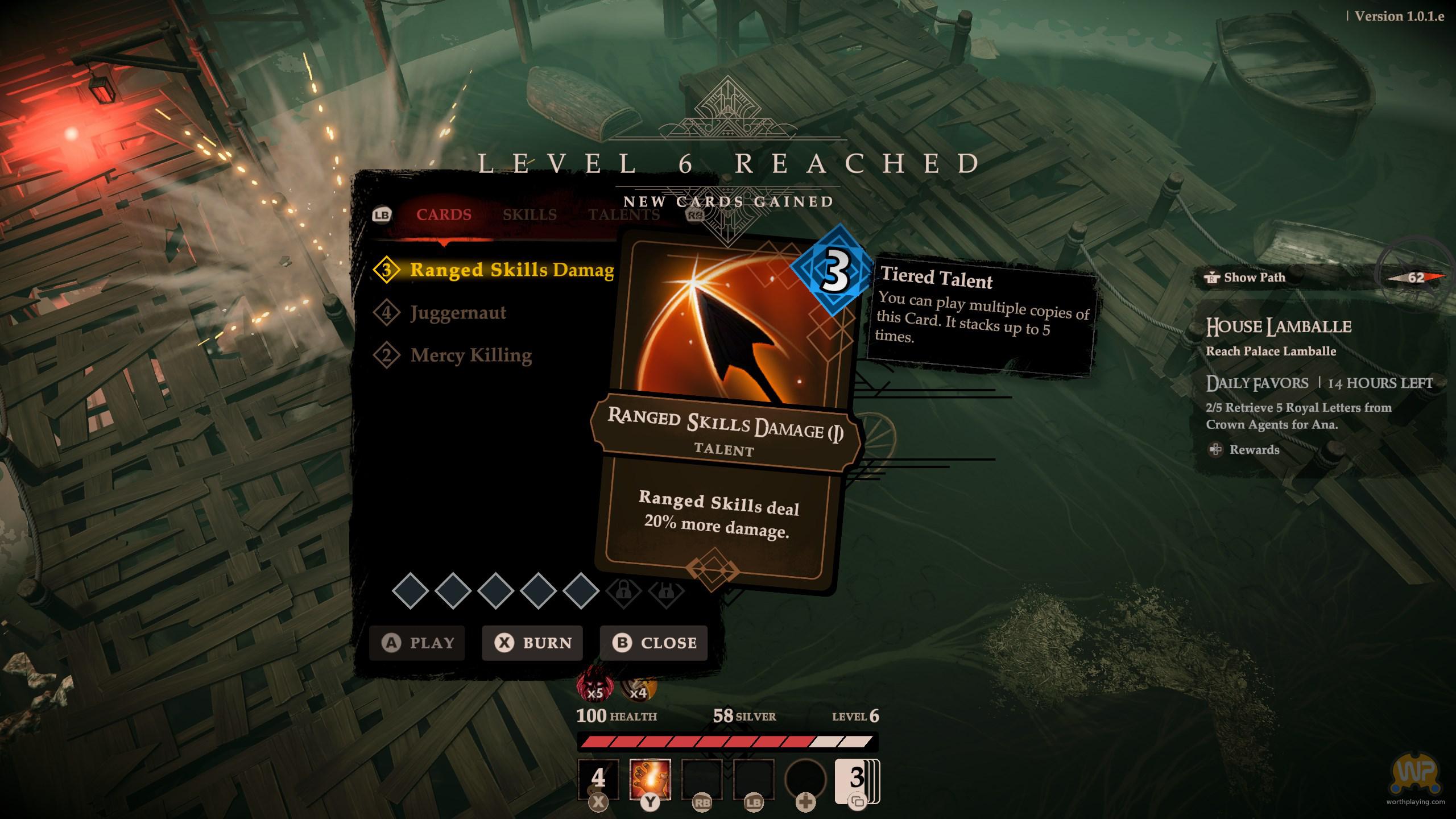Choose the Juggernaut card in the list

[x=458, y=312]
